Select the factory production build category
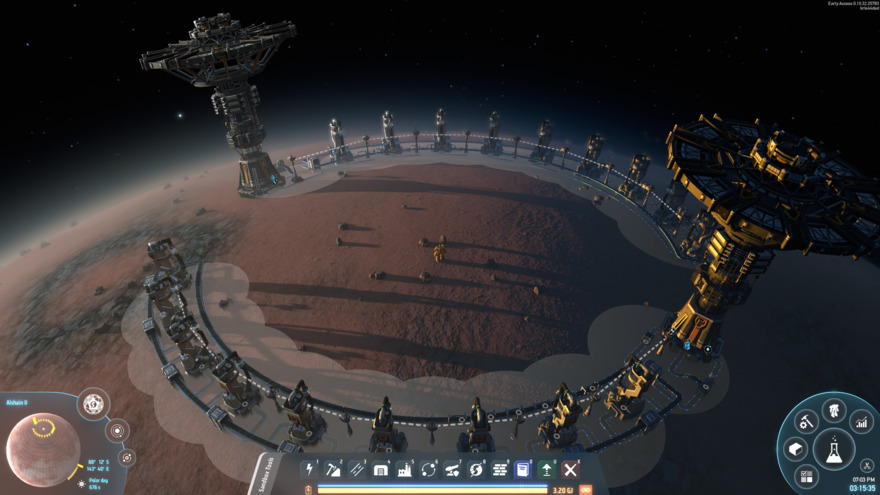 [x=405, y=469]
